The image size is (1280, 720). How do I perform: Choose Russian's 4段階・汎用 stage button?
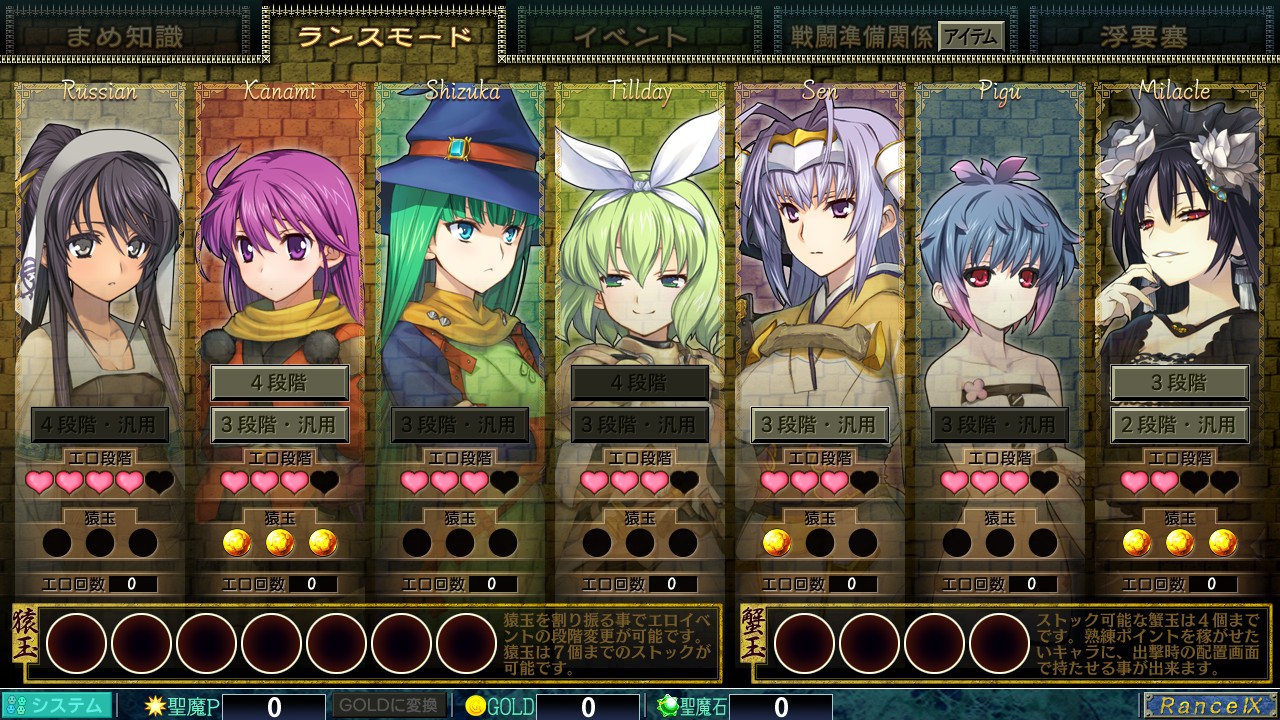(99, 424)
